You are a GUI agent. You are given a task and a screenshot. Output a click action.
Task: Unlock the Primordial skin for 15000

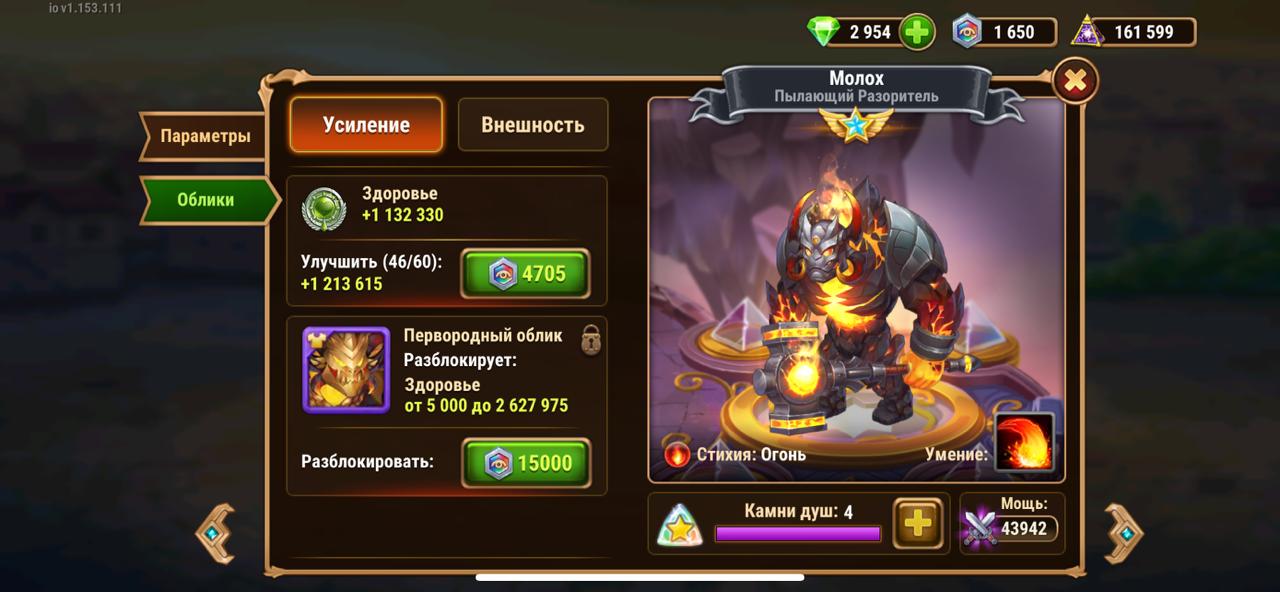coord(526,463)
